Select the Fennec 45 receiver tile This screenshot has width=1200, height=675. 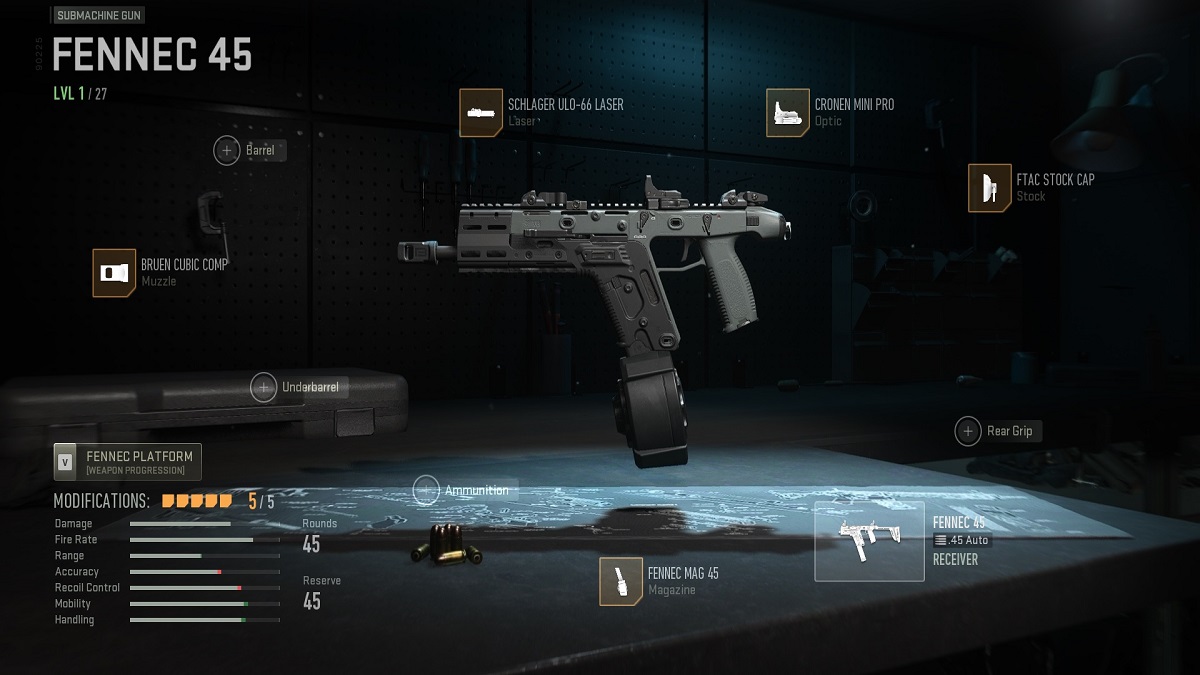[x=869, y=541]
